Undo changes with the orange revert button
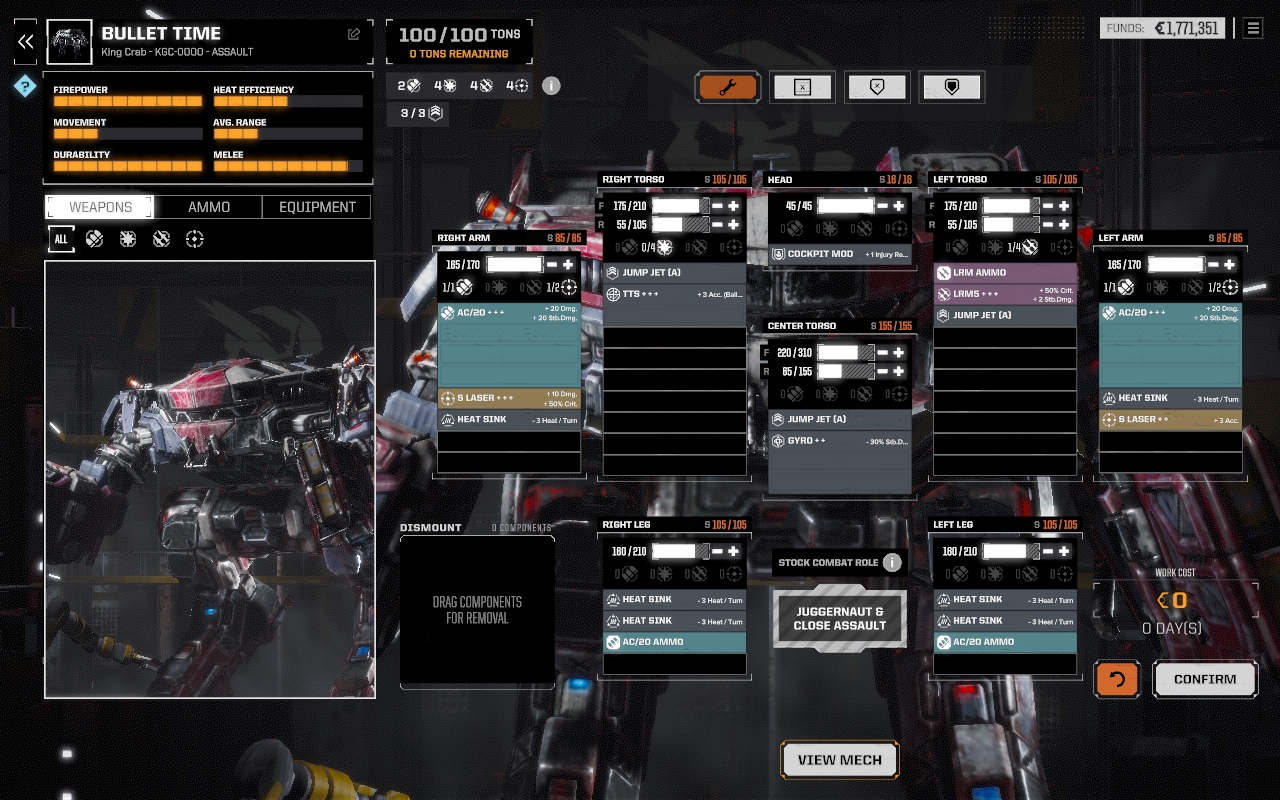Screen dimensions: 1280x800 pyautogui.click(x=1117, y=679)
